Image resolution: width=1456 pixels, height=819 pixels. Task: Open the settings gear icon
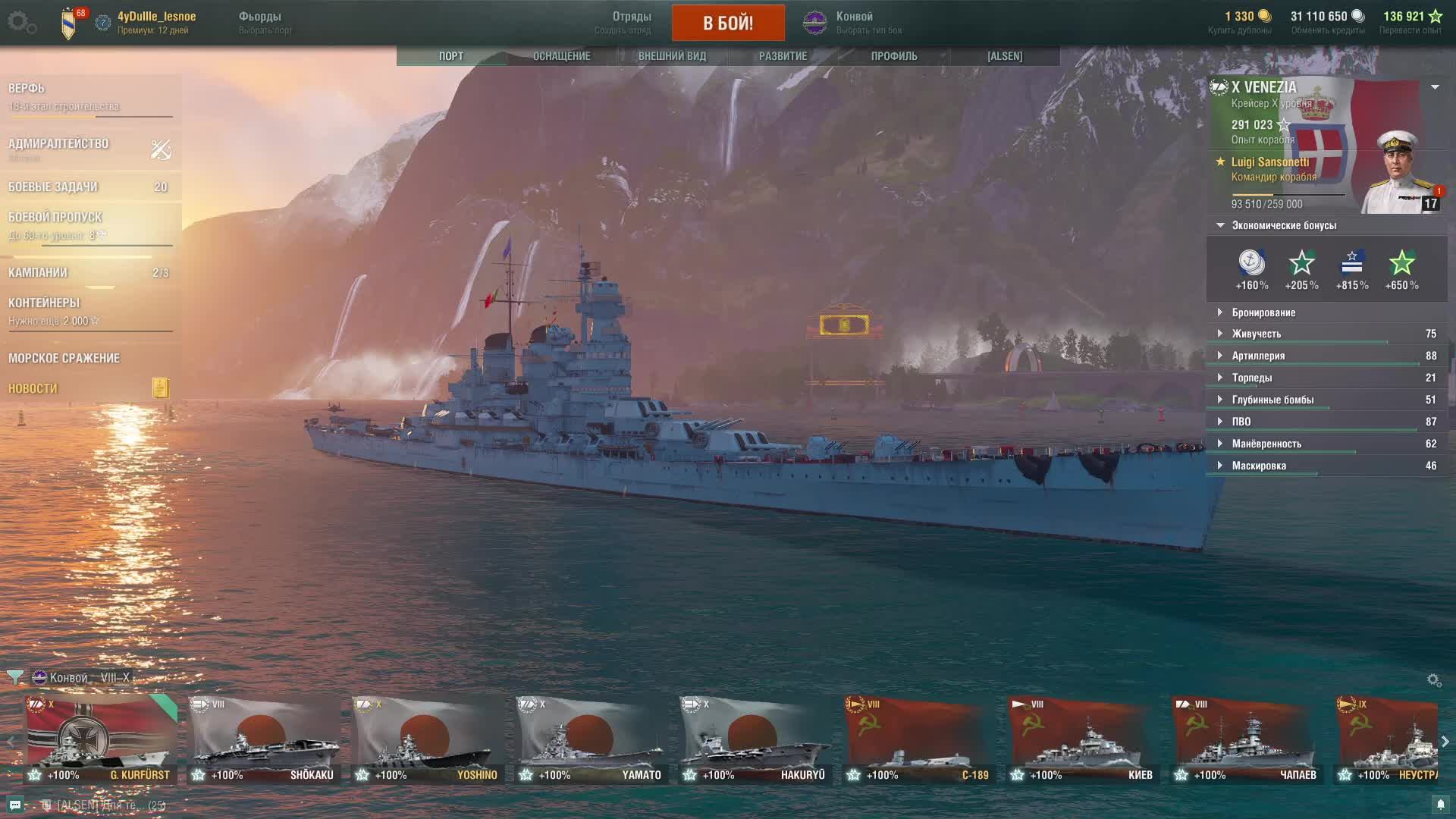coord(18,21)
